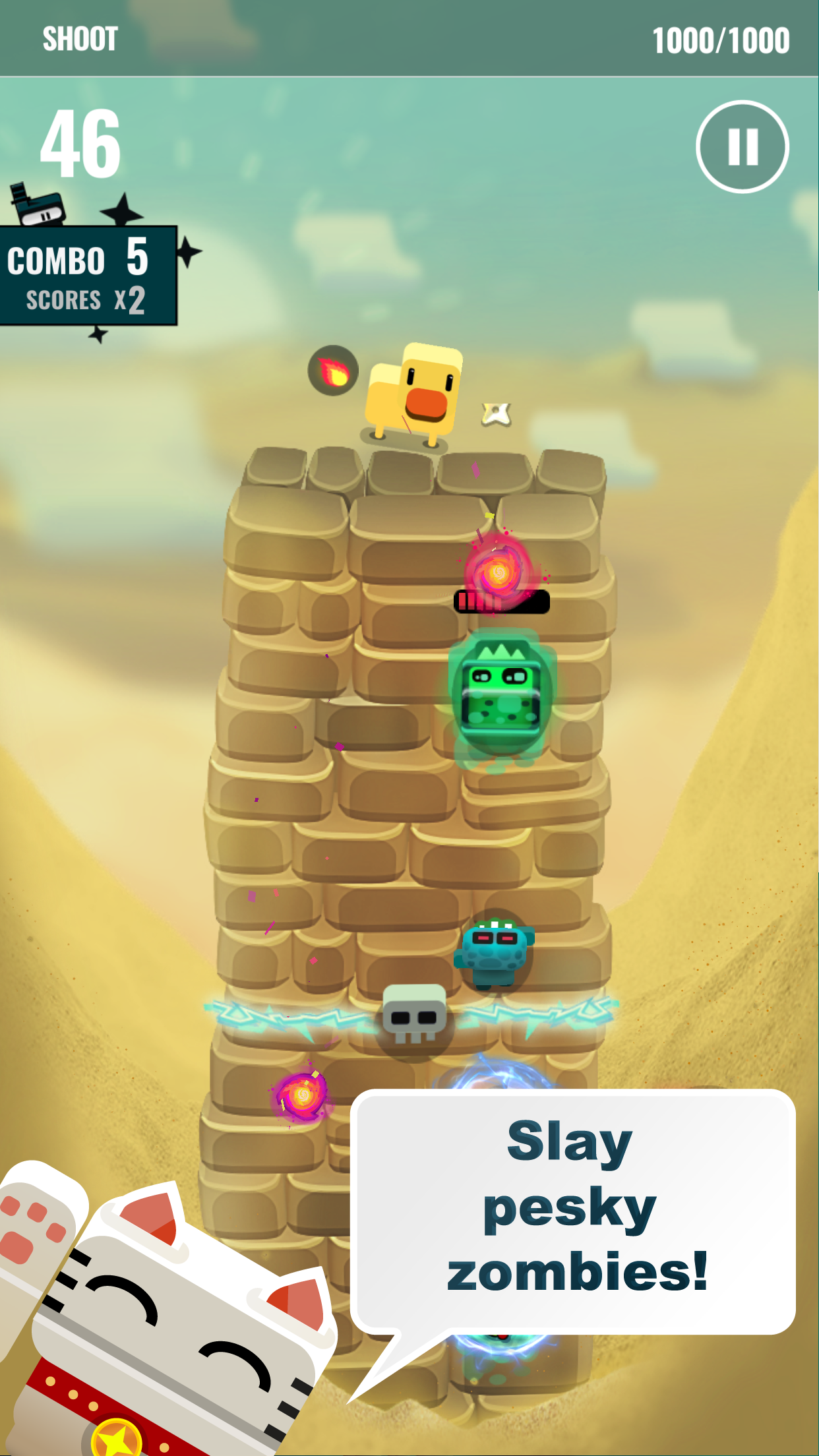Pause the game with the round button
The image size is (819, 1456).
(742, 146)
